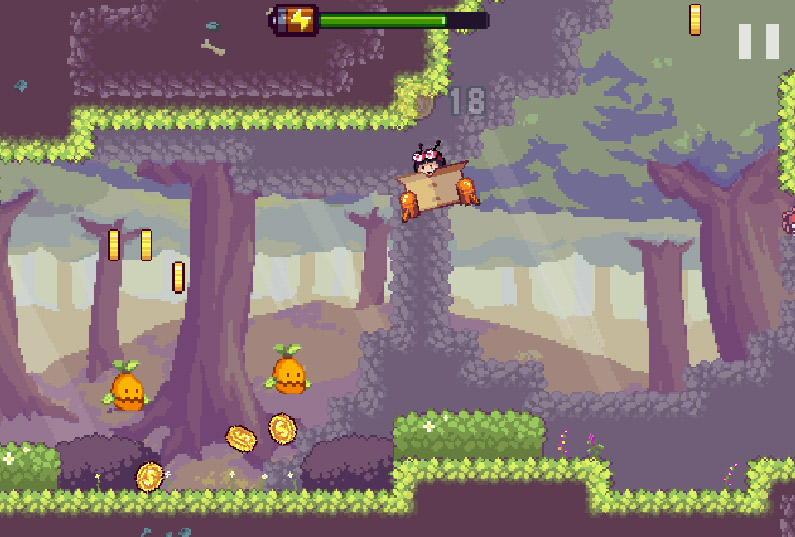This screenshot has width=795, height=537.
Task: Pause the game with the pause button
Action: (758, 41)
